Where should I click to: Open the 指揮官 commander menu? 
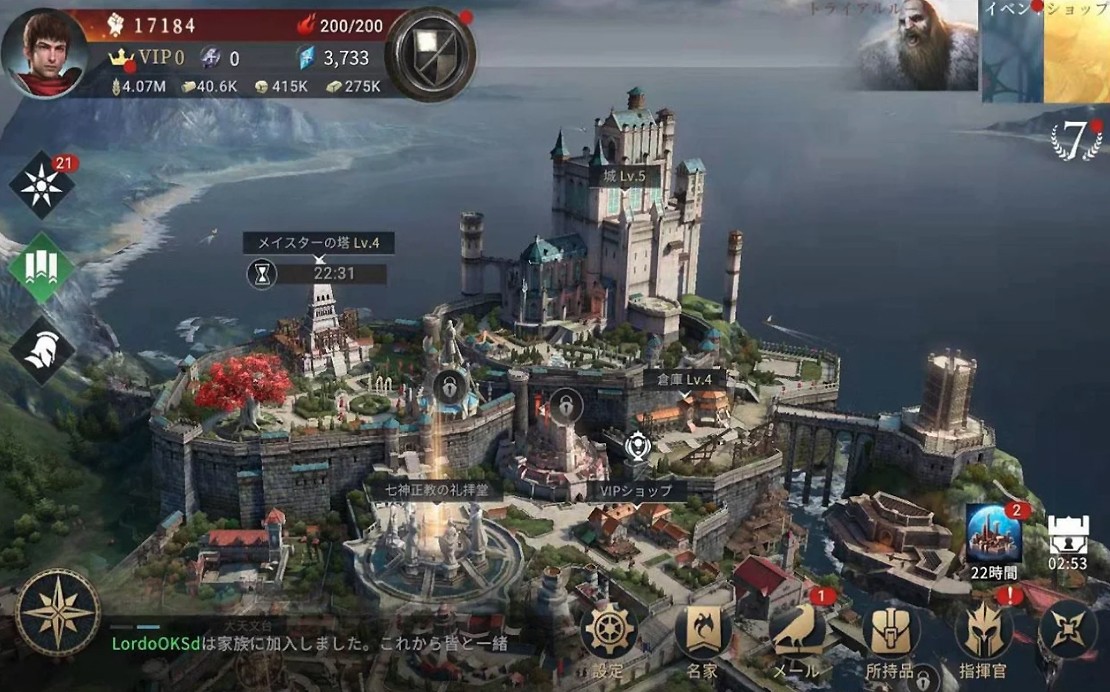(x=984, y=632)
